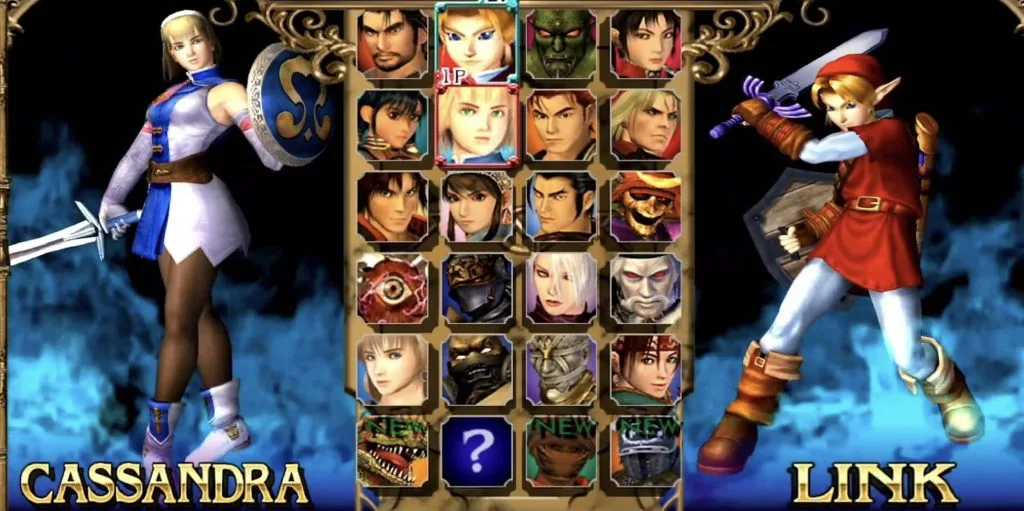This screenshot has height=511, width=1024.
Task: Choose Astaroth's dark masked portrait
Action: click(x=477, y=368)
